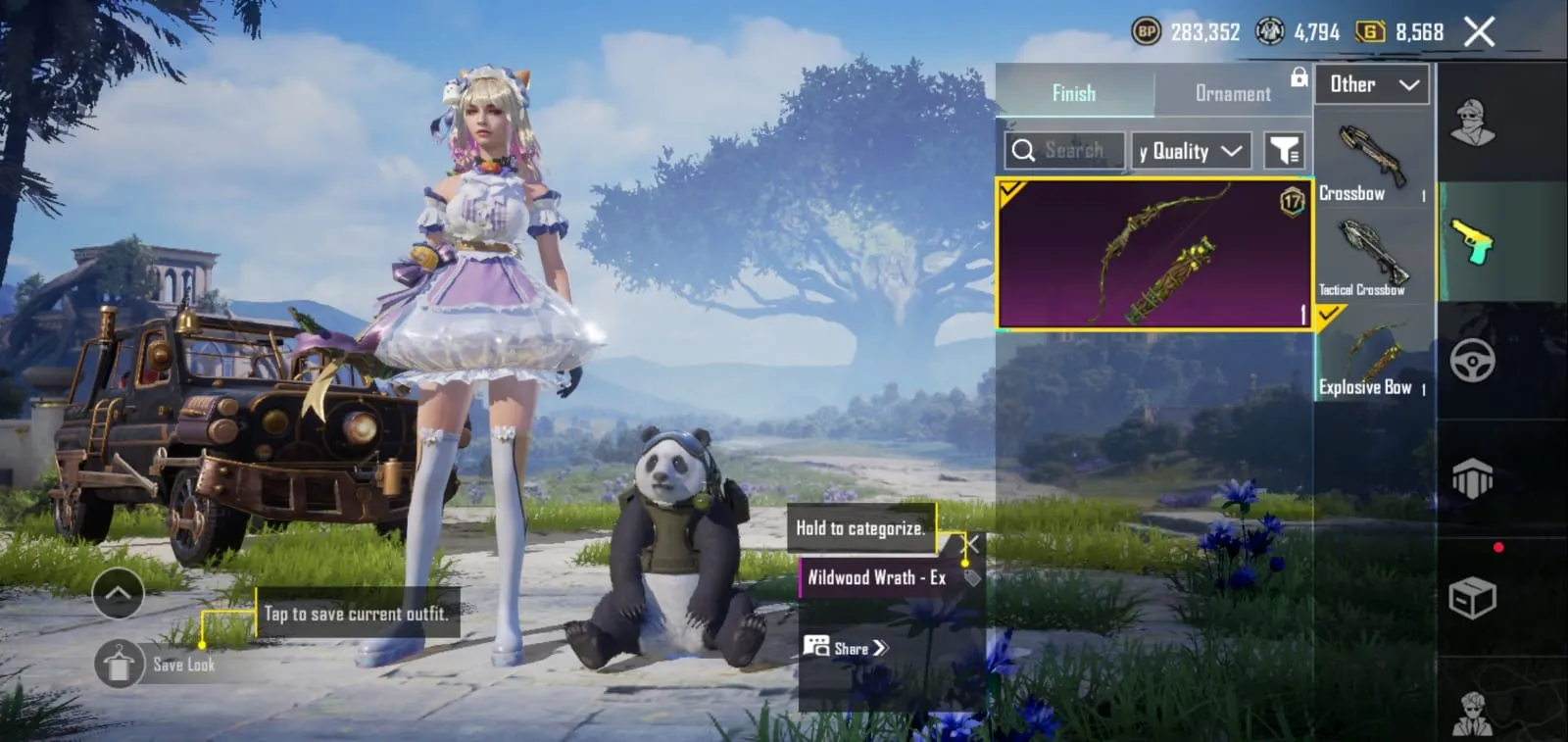Click the lock icon above Ornament tab
The width and height of the screenshot is (1568, 742).
coord(1297,80)
